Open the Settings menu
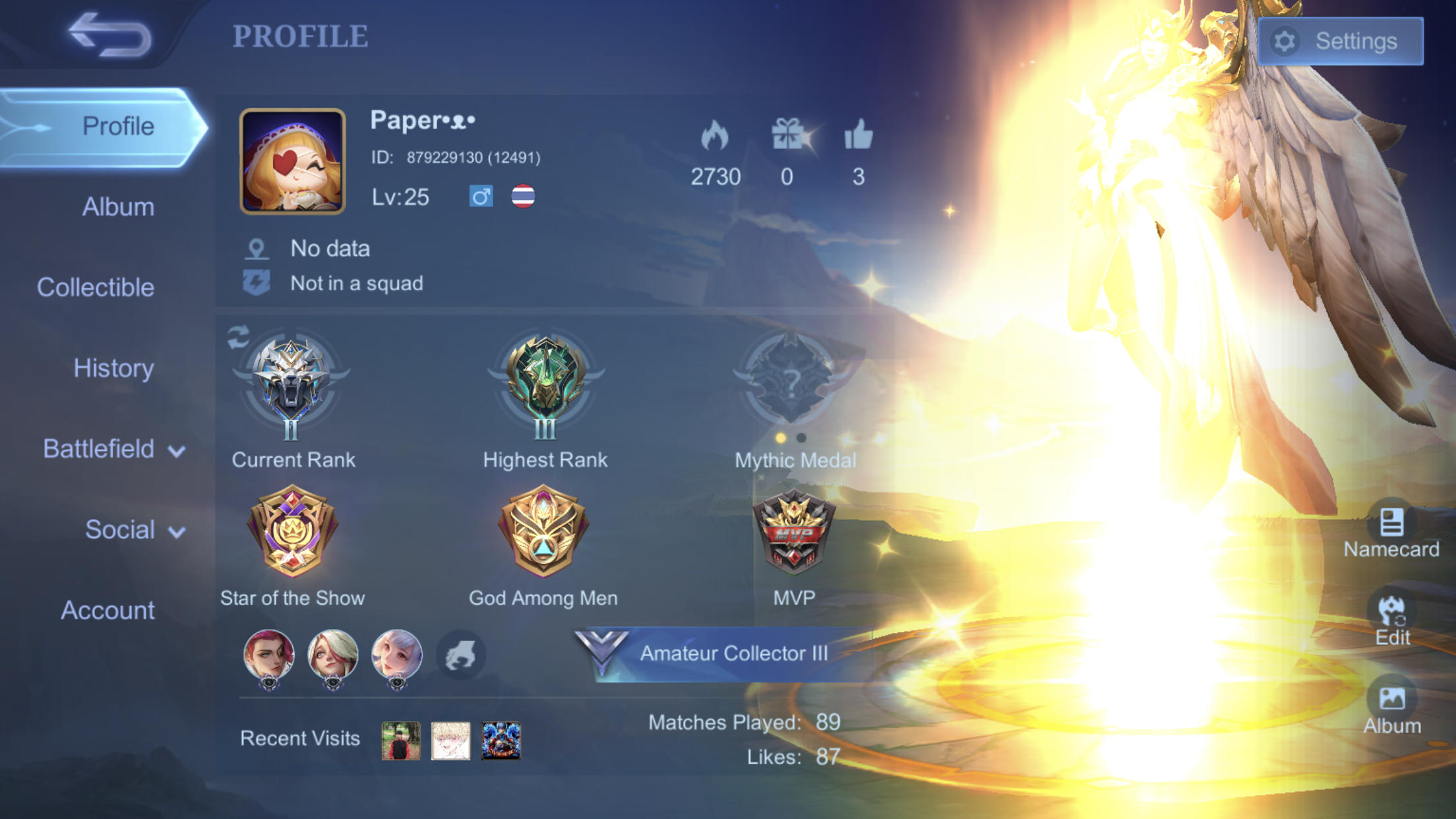Image resolution: width=1456 pixels, height=819 pixels. point(1340,41)
